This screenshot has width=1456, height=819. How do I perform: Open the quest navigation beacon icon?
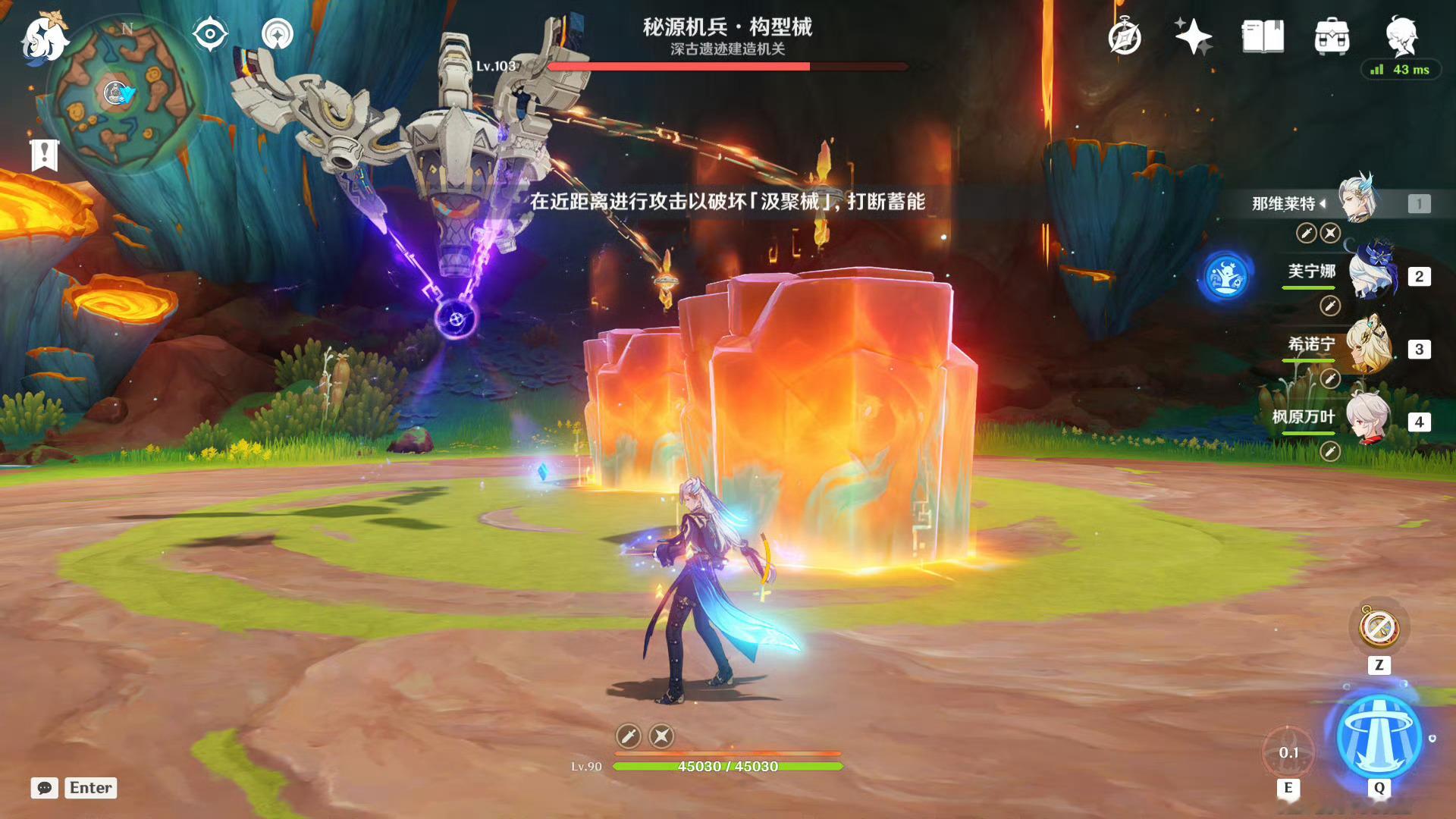(x=278, y=34)
